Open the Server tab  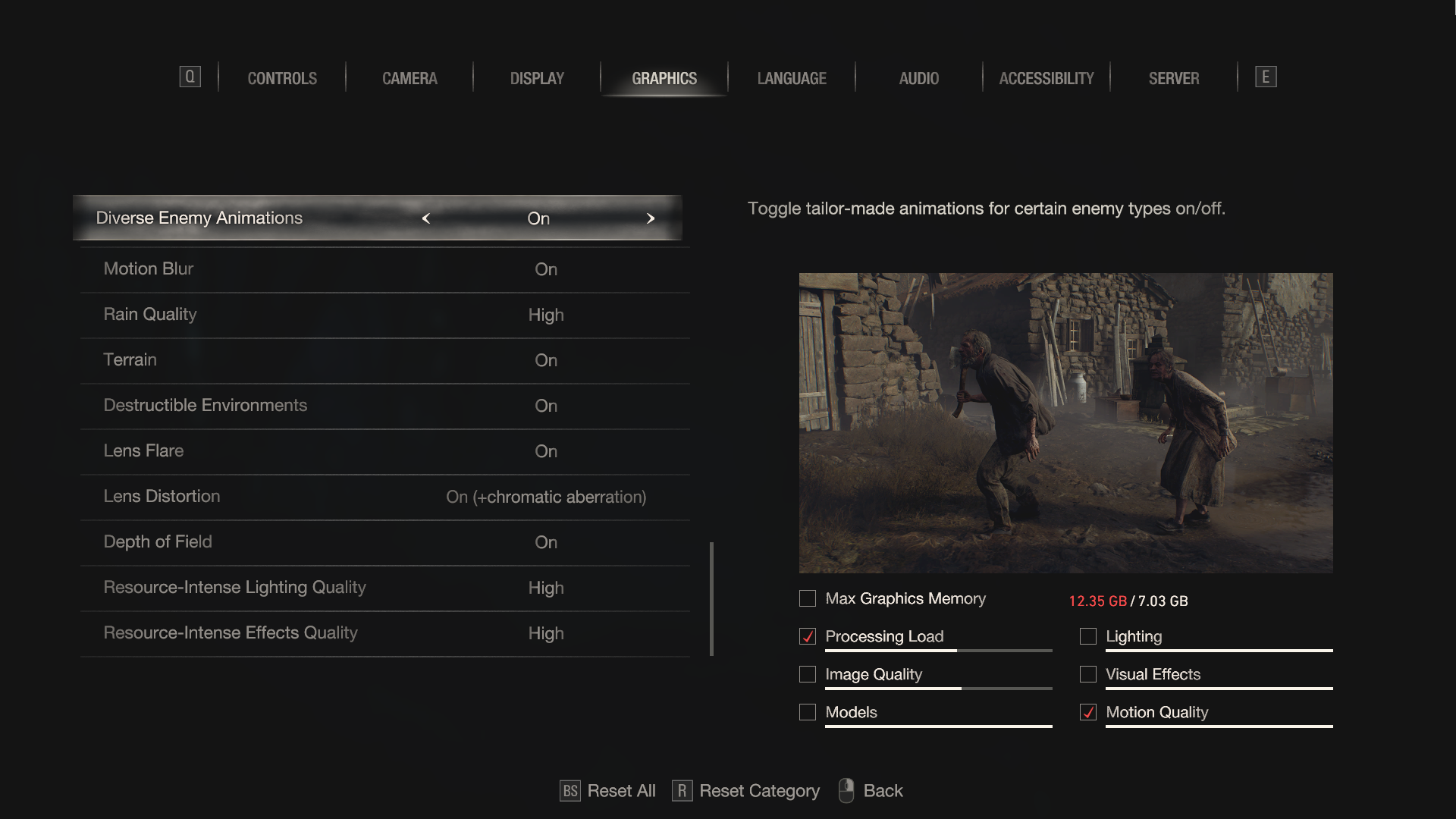pos(1174,78)
